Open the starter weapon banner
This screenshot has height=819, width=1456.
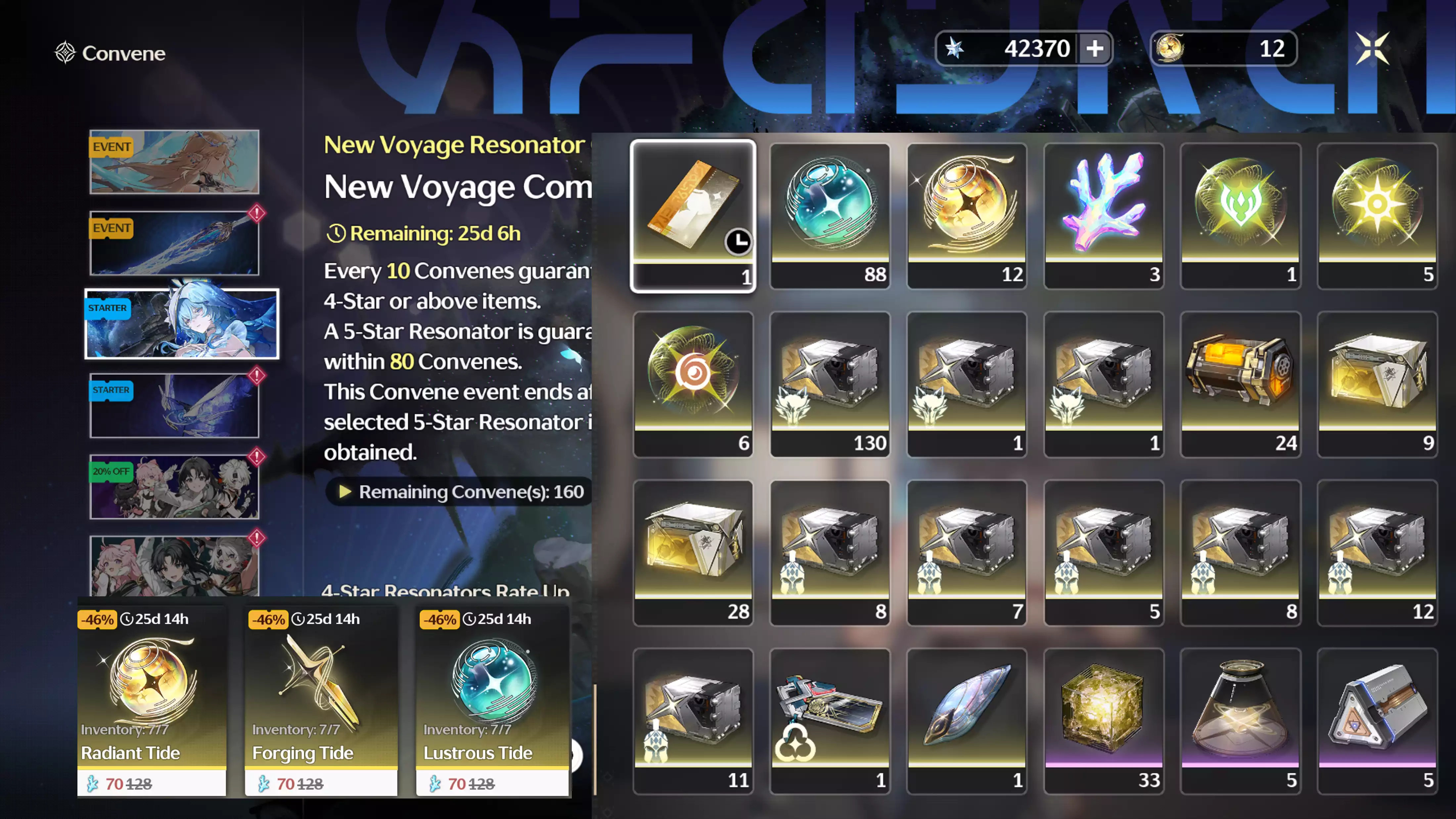click(174, 405)
